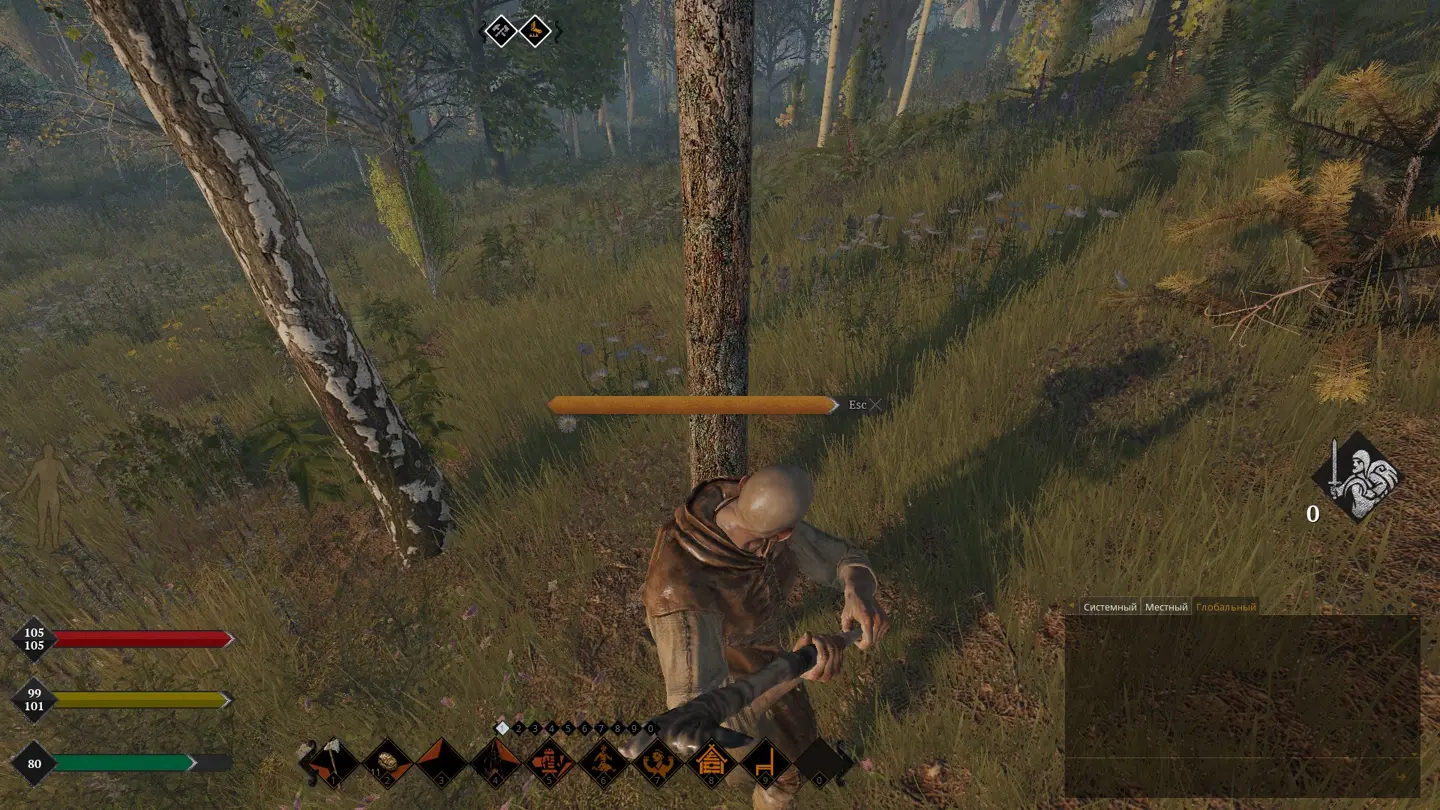Select the axe in hotbar slot 1

click(334, 763)
